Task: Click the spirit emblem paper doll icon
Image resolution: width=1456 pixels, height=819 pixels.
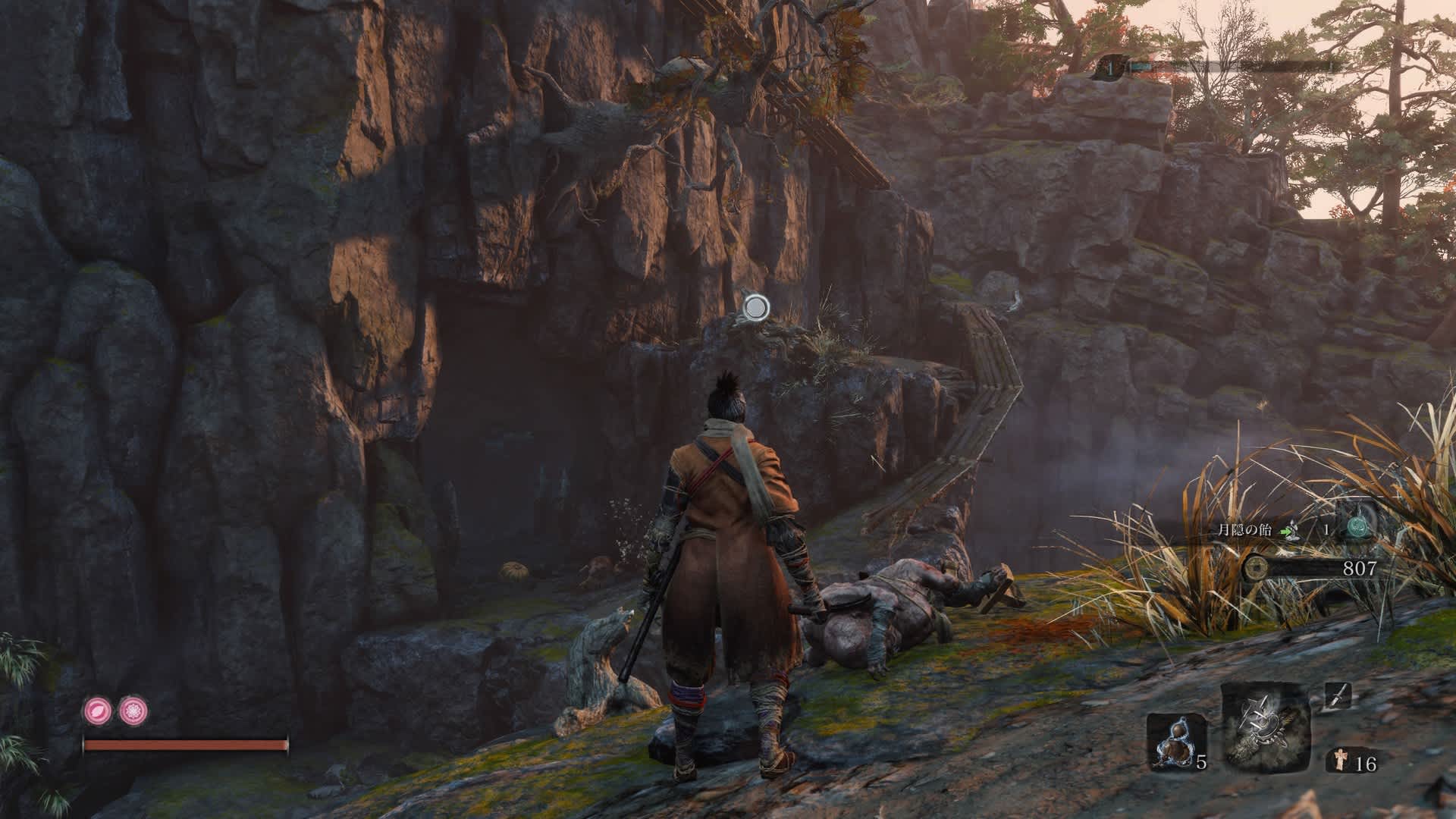Action: pos(1338,761)
